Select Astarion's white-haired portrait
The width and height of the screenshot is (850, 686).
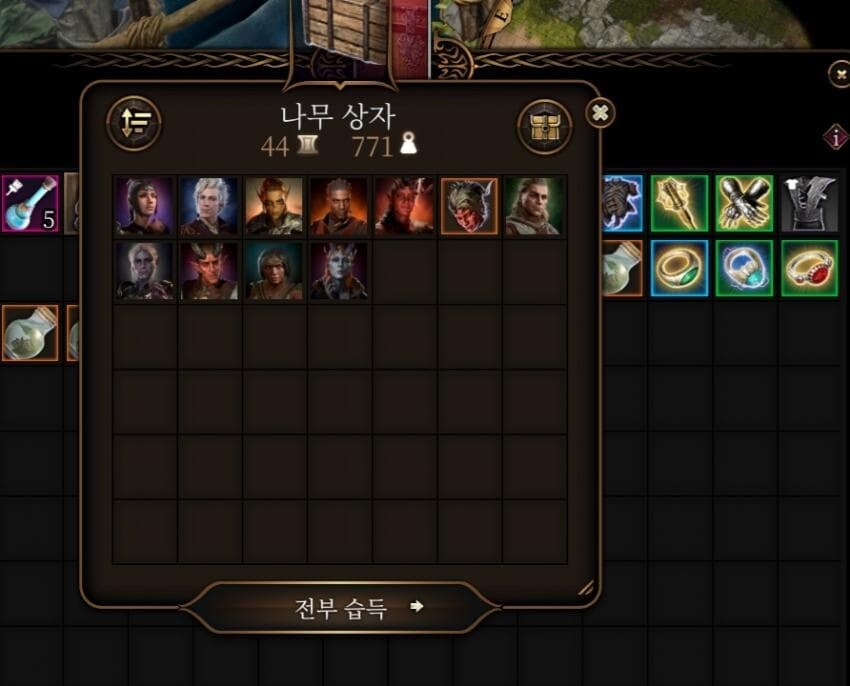point(209,206)
